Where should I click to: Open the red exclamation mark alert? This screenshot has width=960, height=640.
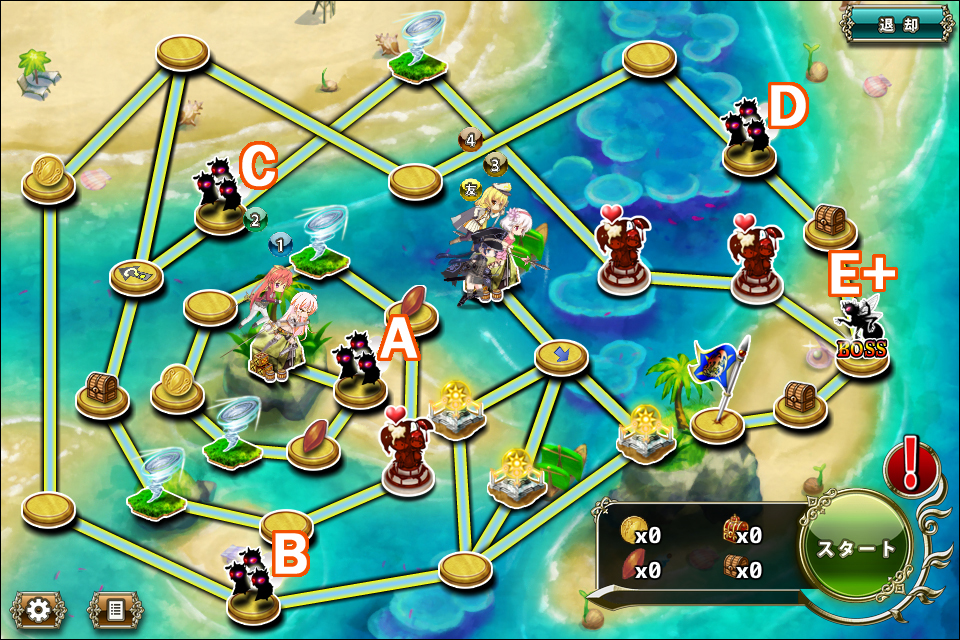click(x=911, y=467)
